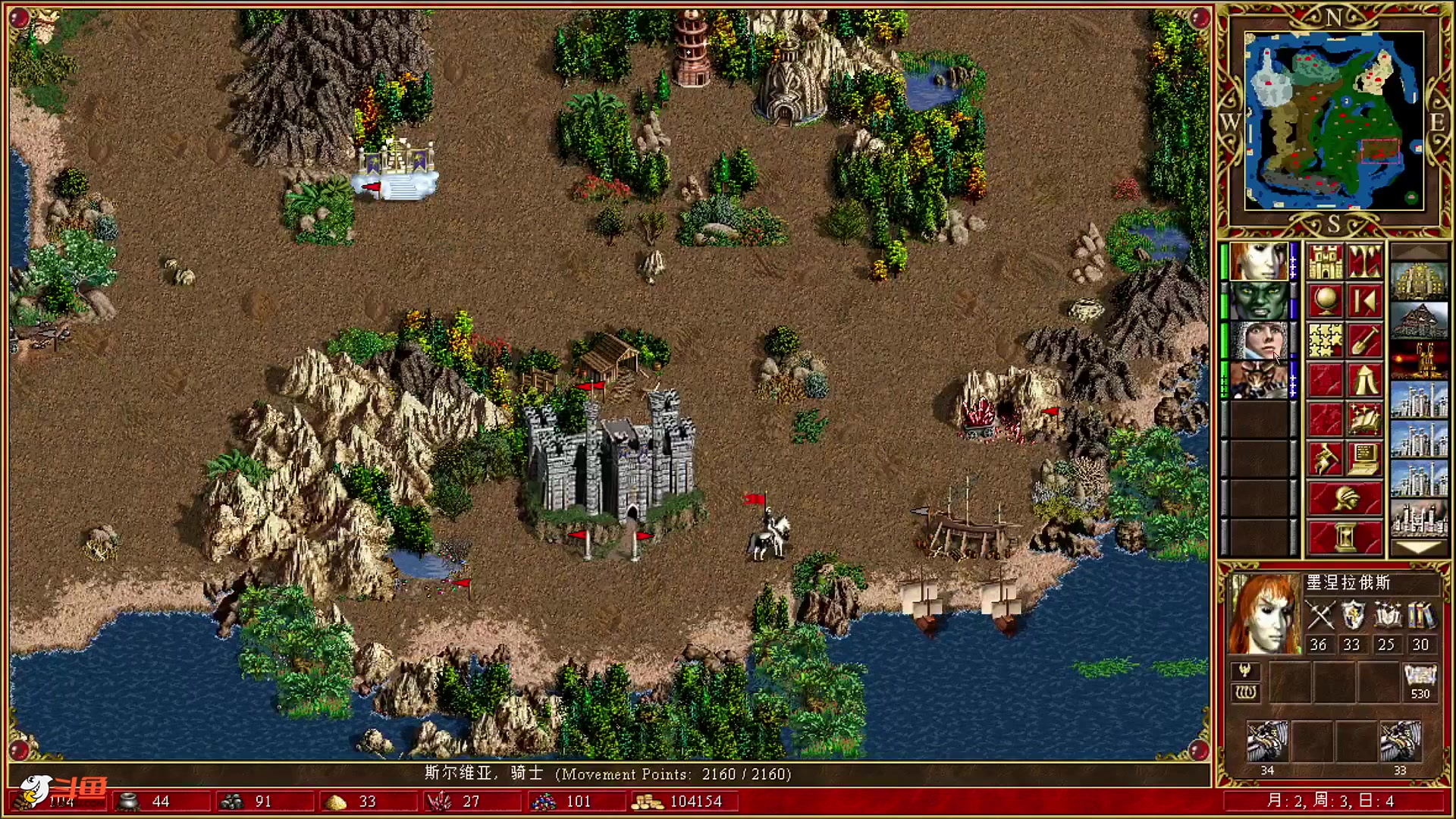Select the army stack of 34 troops
The height and width of the screenshot is (819, 1456).
click(1267, 743)
